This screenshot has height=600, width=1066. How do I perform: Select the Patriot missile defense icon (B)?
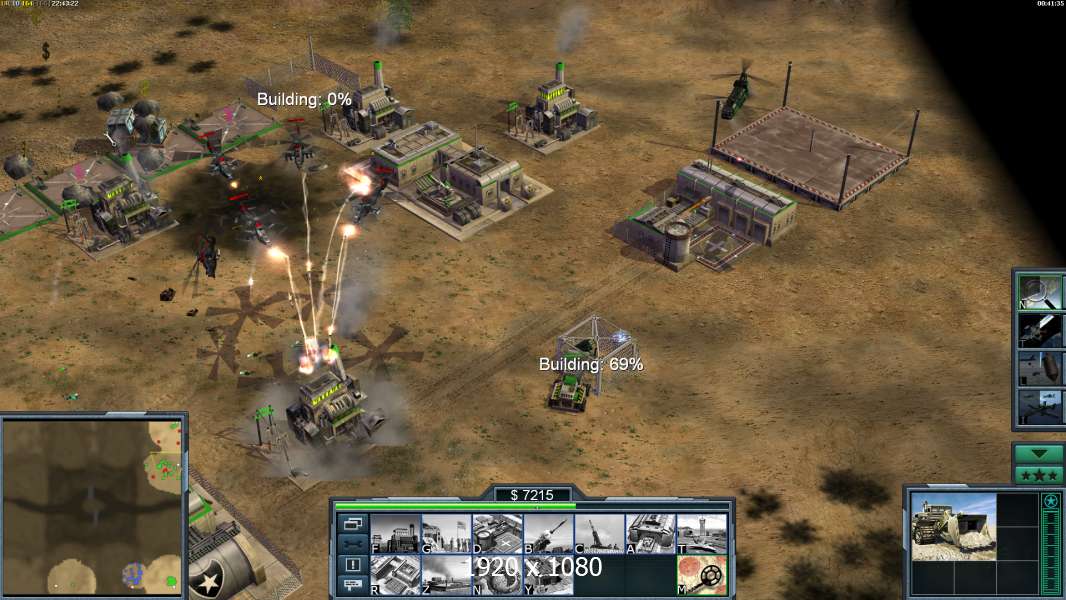pos(548,534)
